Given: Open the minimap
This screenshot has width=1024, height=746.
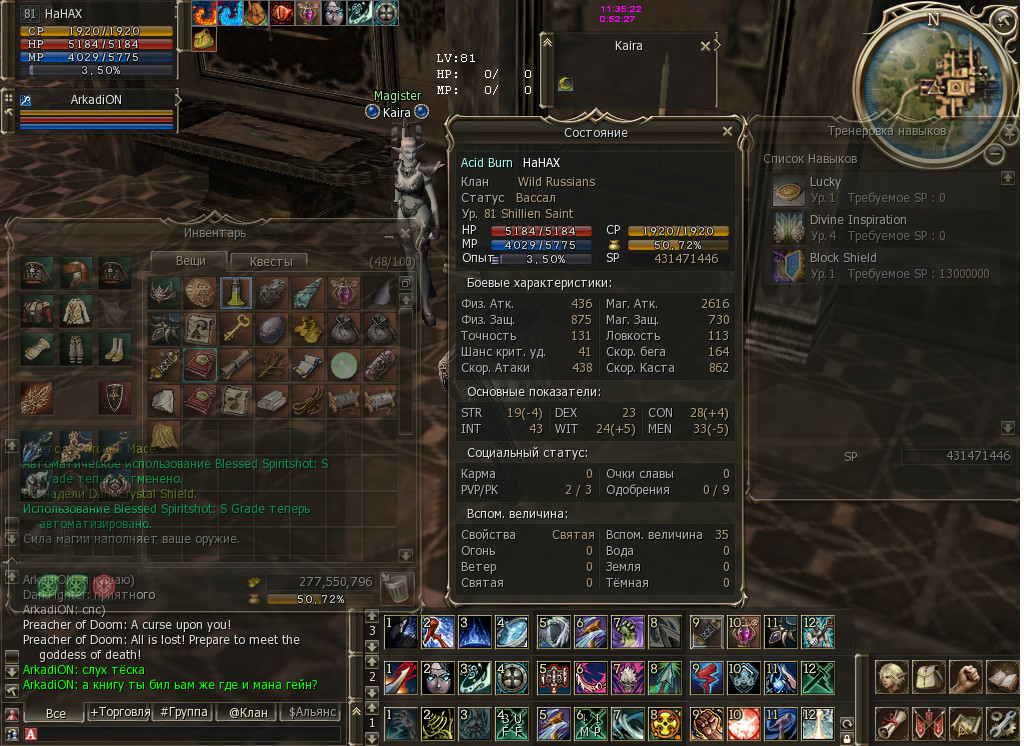Looking at the screenshot, I should click(x=945, y=87).
